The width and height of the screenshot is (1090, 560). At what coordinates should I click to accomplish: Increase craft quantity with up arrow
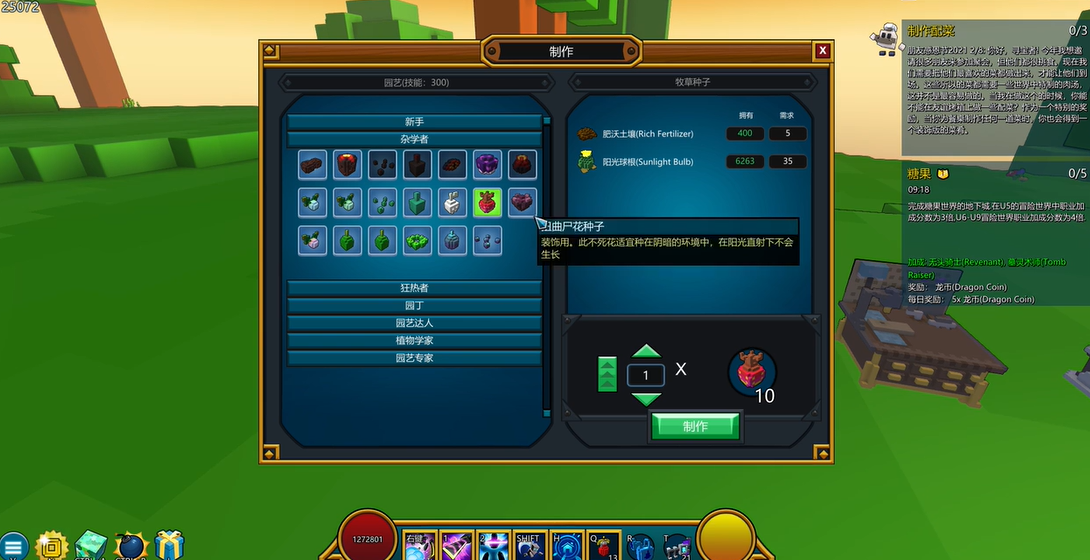(647, 352)
